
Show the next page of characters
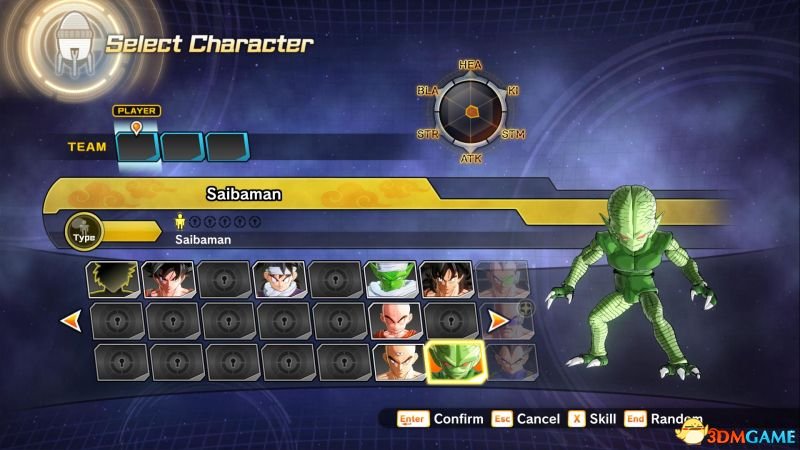point(497,321)
